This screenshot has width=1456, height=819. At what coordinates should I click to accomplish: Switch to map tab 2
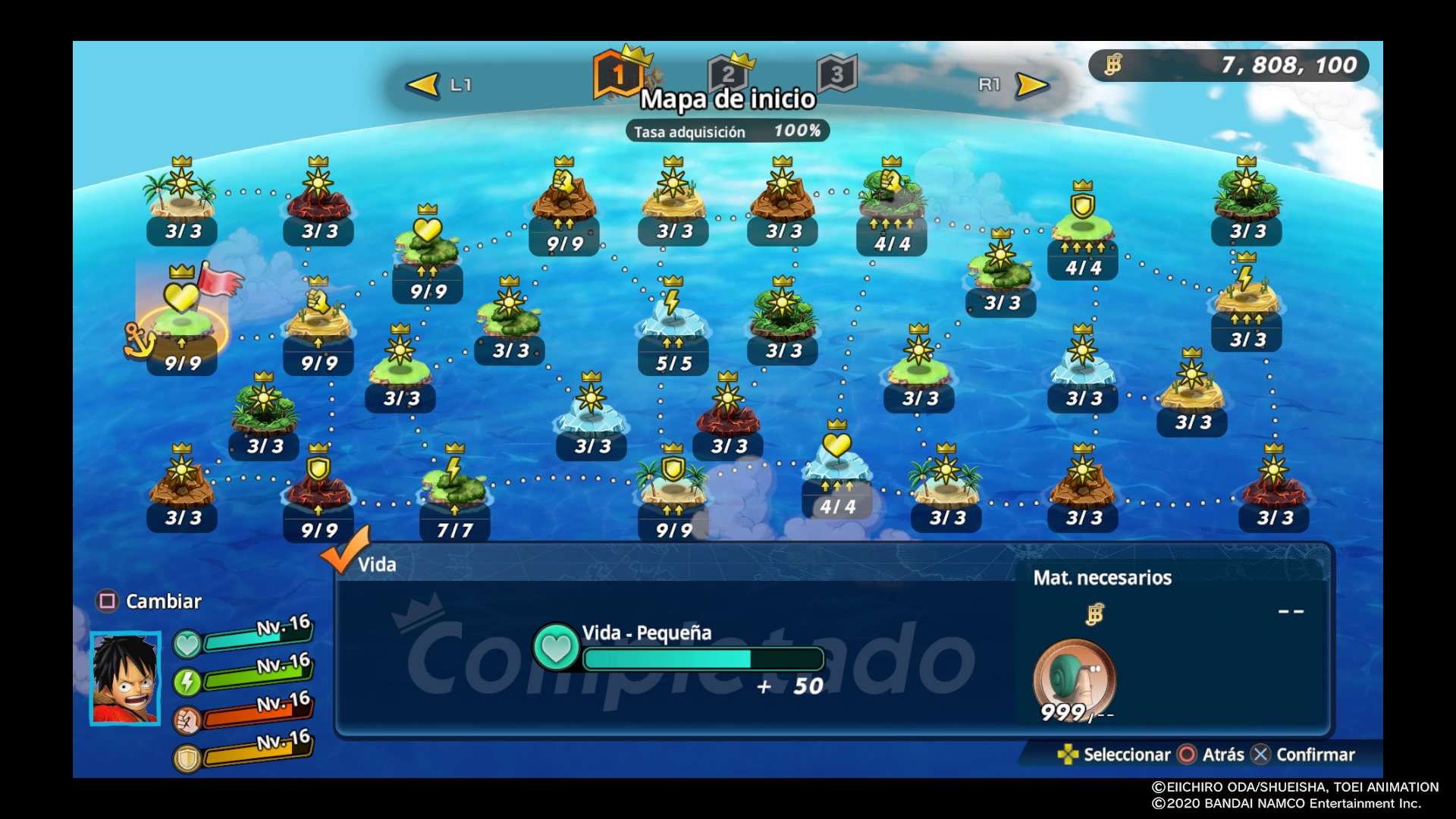coord(728,74)
